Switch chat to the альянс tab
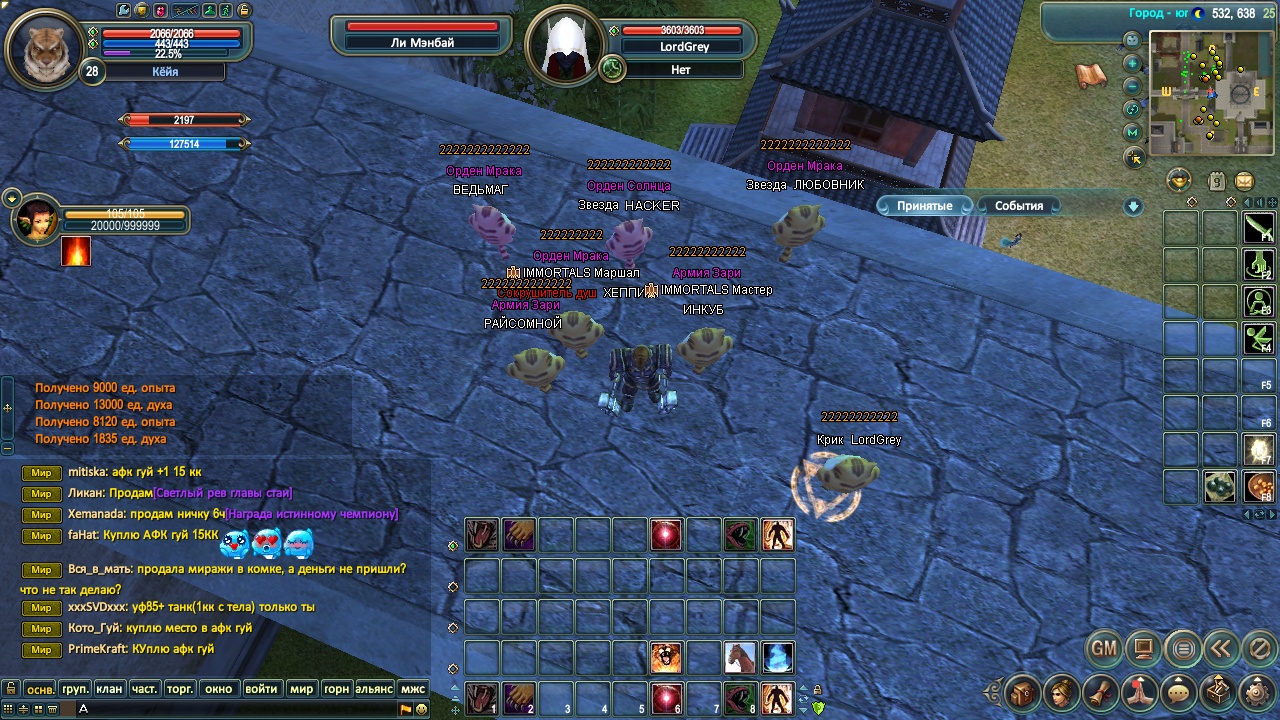 point(372,689)
